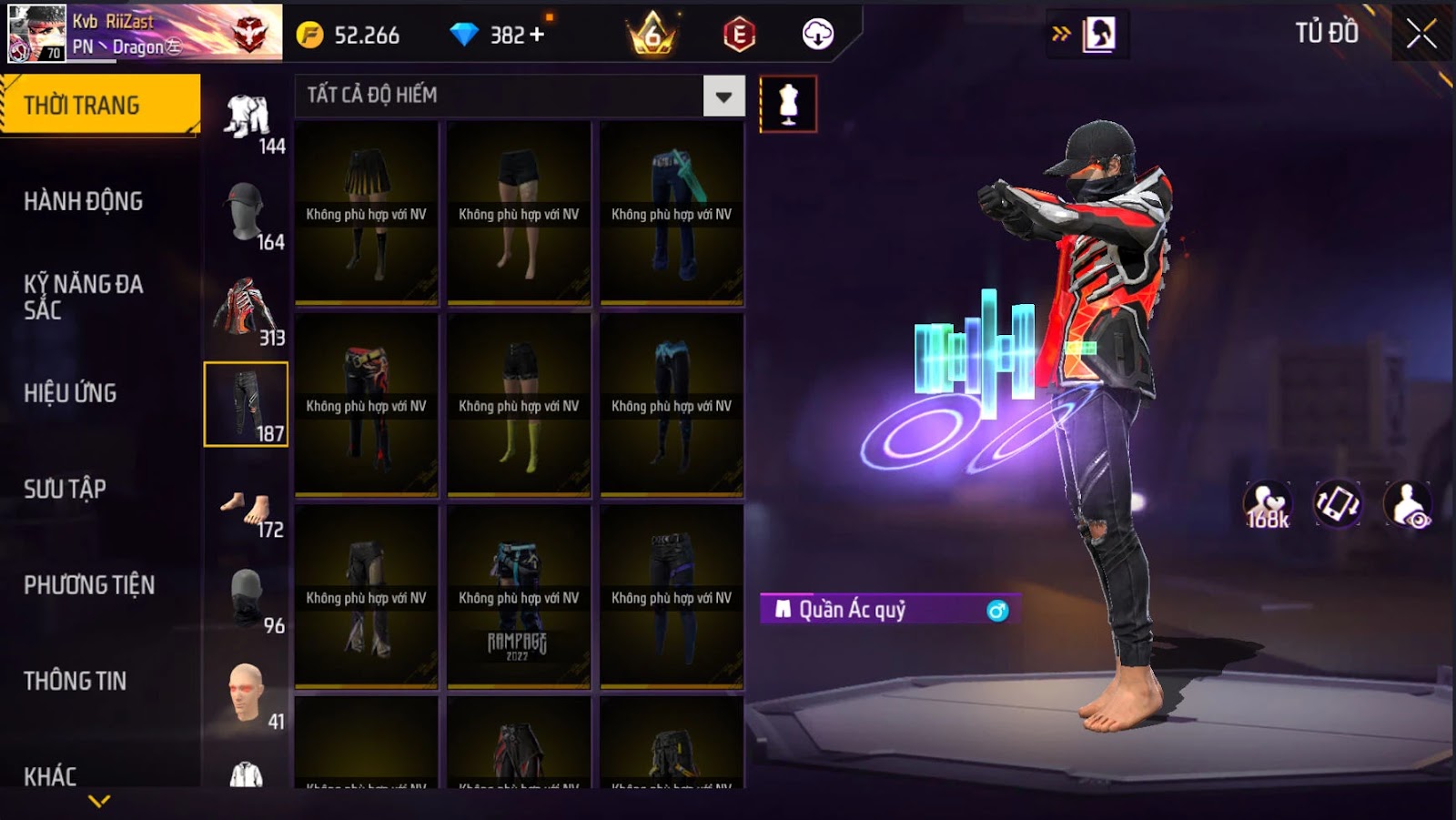The height and width of the screenshot is (820, 1456).
Task: Select the jacket tops category showing 313
Action: (x=247, y=311)
